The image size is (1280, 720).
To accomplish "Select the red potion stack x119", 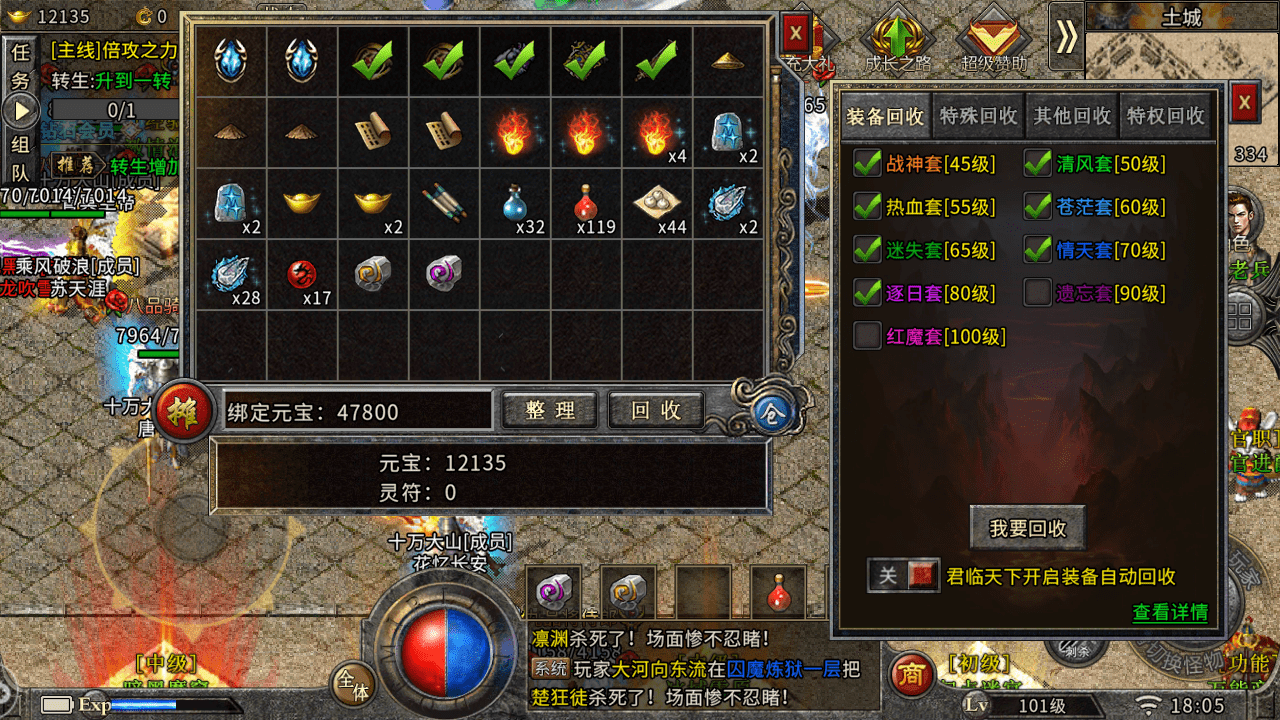I will point(587,203).
